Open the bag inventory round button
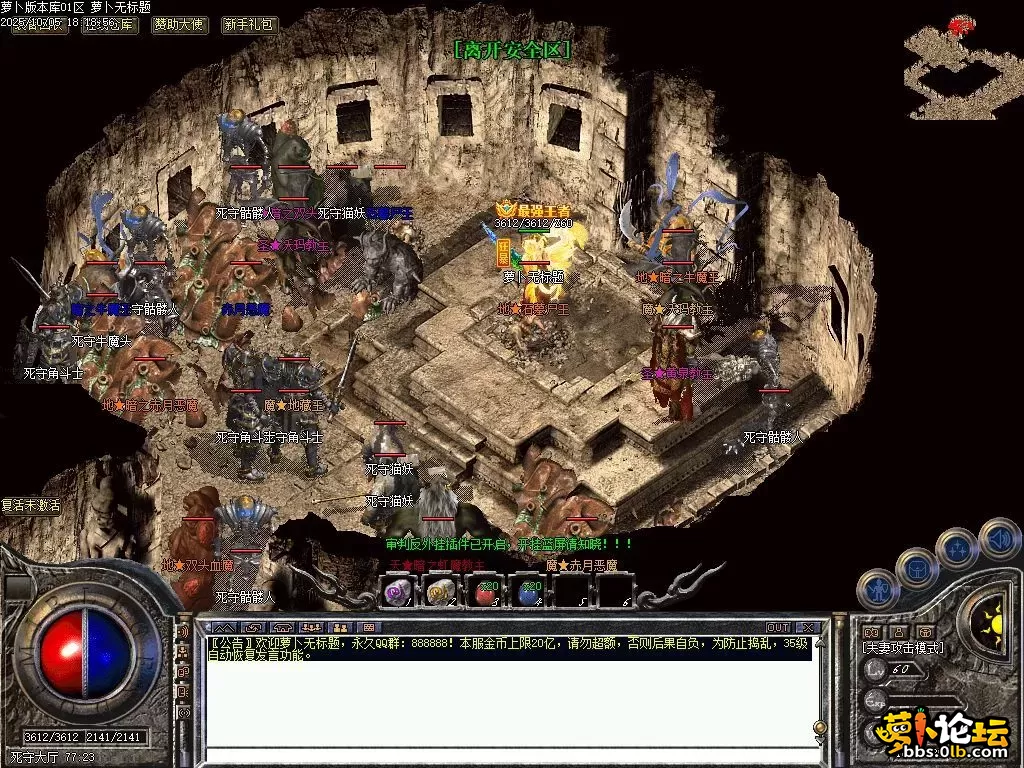 click(x=918, y=568)
